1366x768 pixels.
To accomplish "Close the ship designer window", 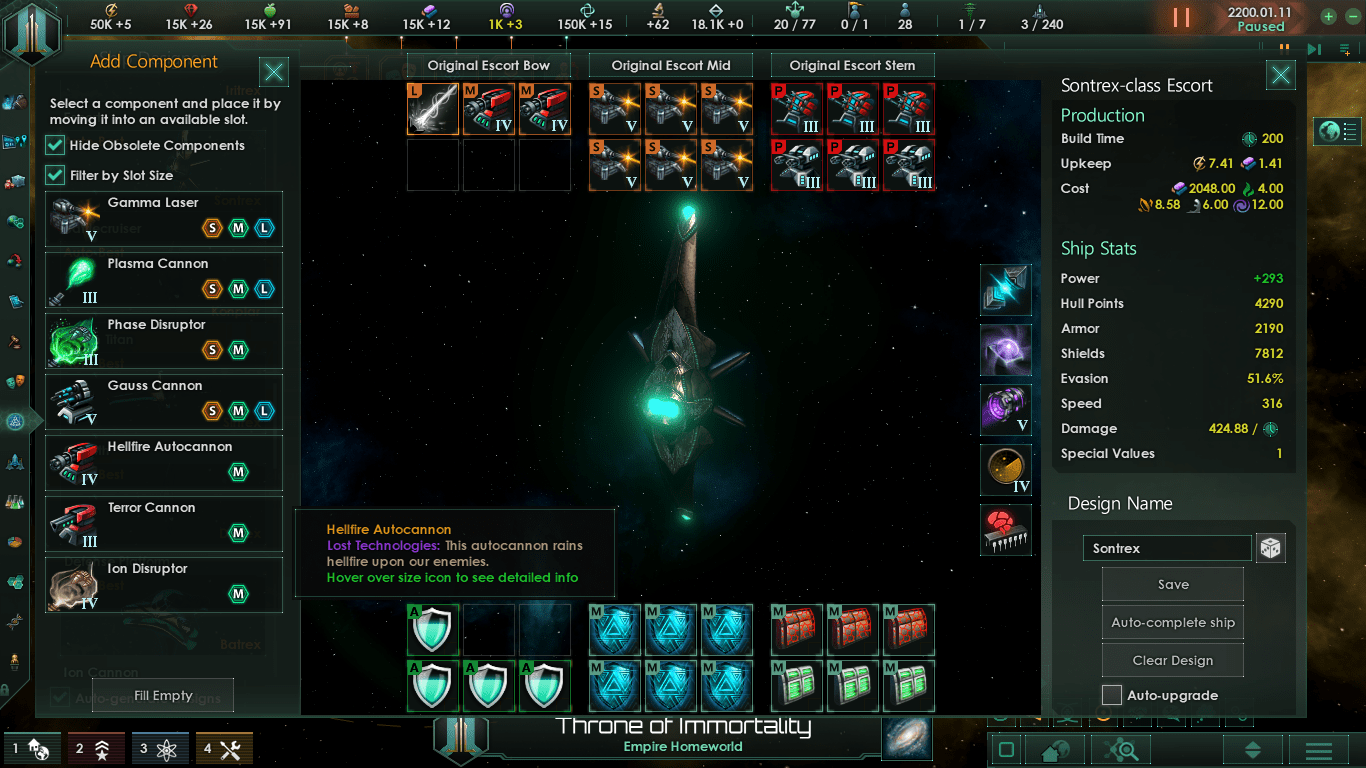I will pyautogui.click(x=1280, y=75).
